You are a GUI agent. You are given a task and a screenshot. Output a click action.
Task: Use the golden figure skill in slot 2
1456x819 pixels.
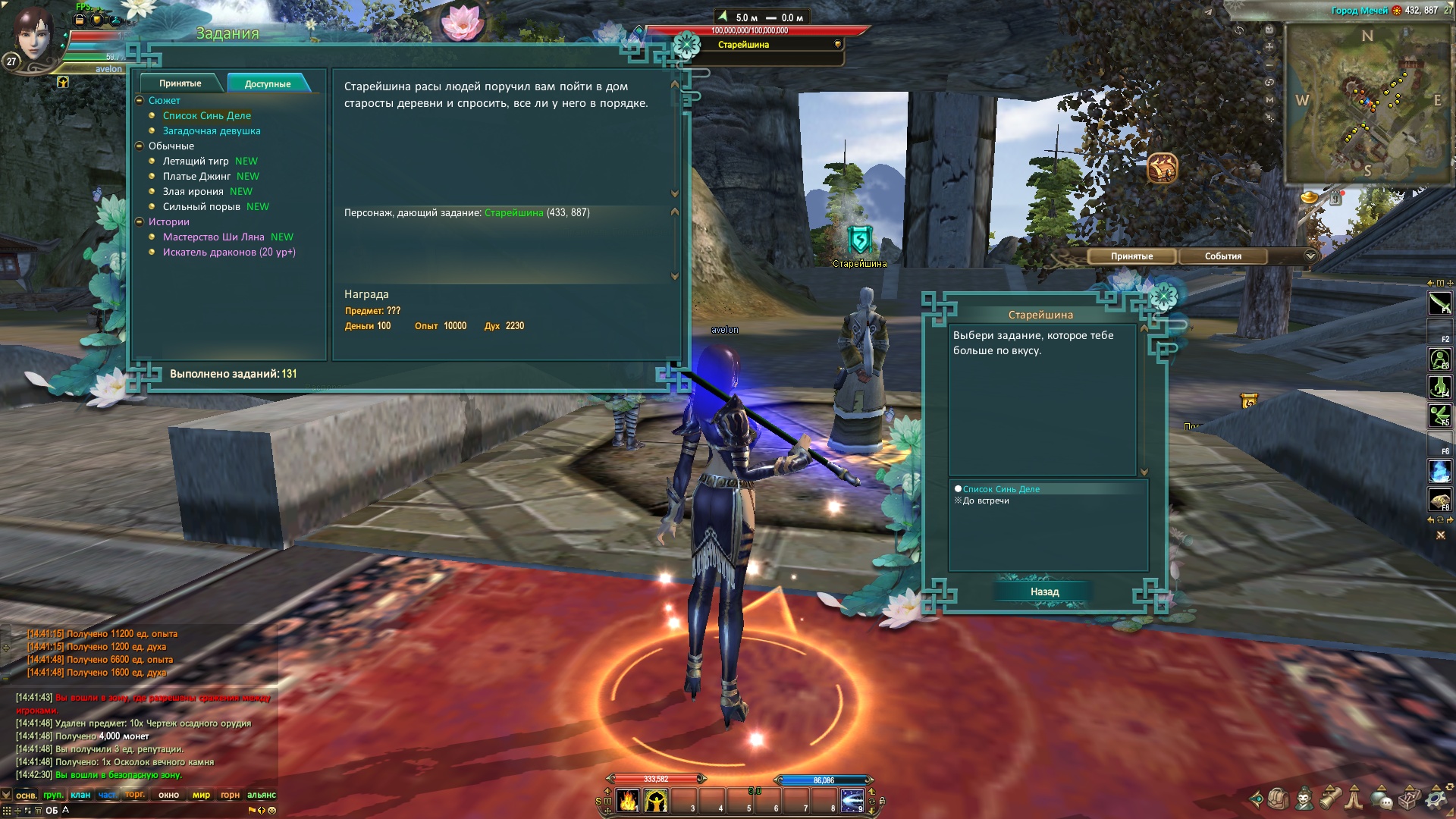(x=656, y=801)
